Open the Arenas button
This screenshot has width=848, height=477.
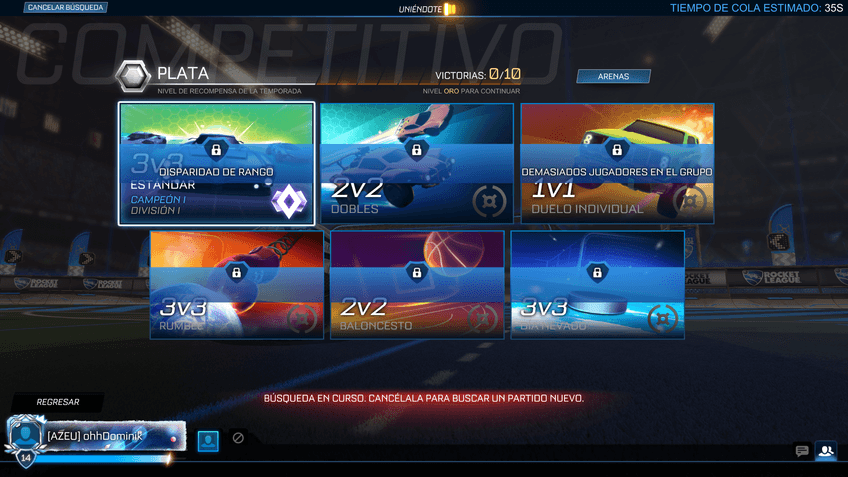(x=613, y=76)
